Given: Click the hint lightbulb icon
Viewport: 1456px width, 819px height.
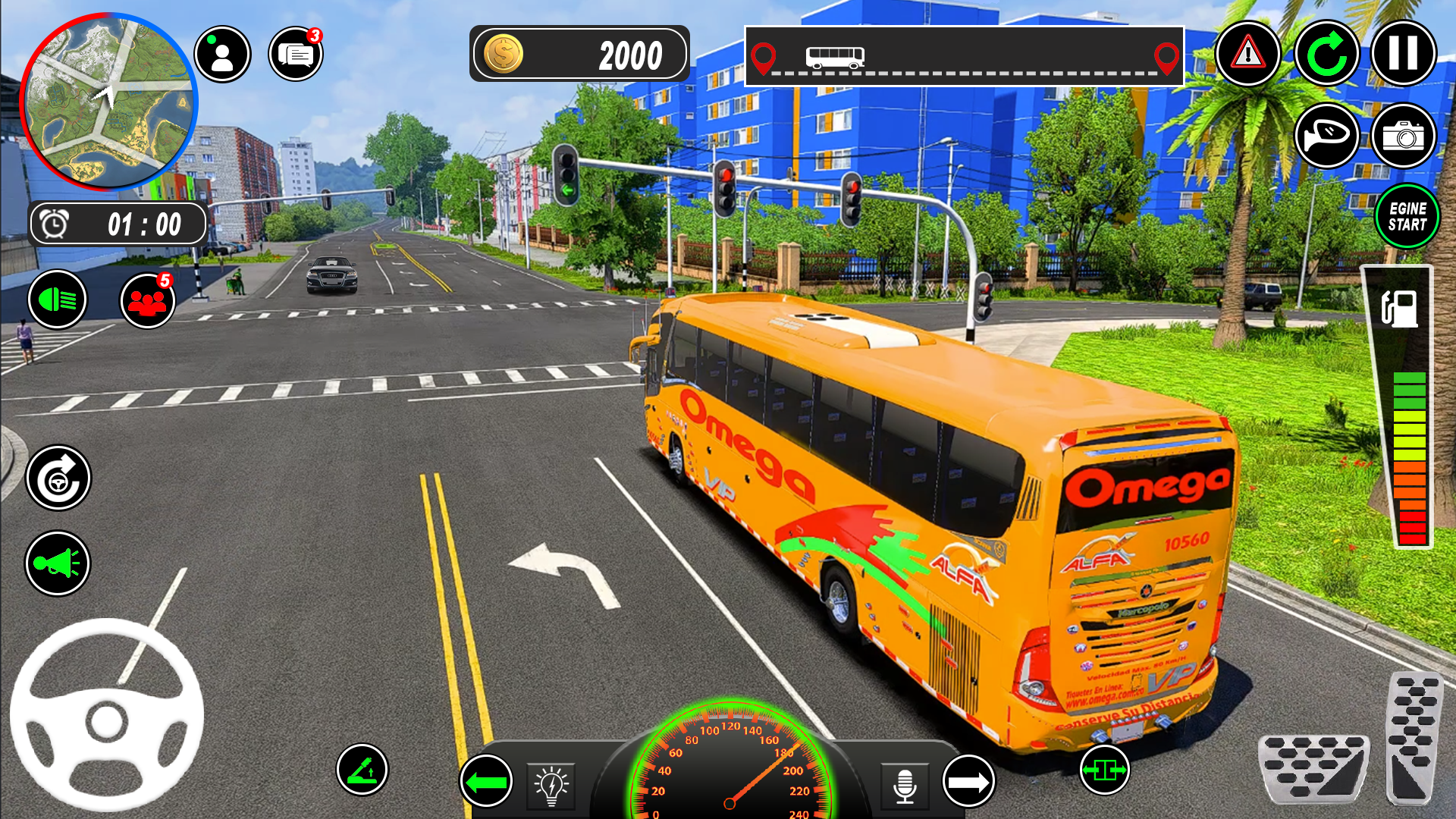Looking at the screenshot, I should 551,786.
